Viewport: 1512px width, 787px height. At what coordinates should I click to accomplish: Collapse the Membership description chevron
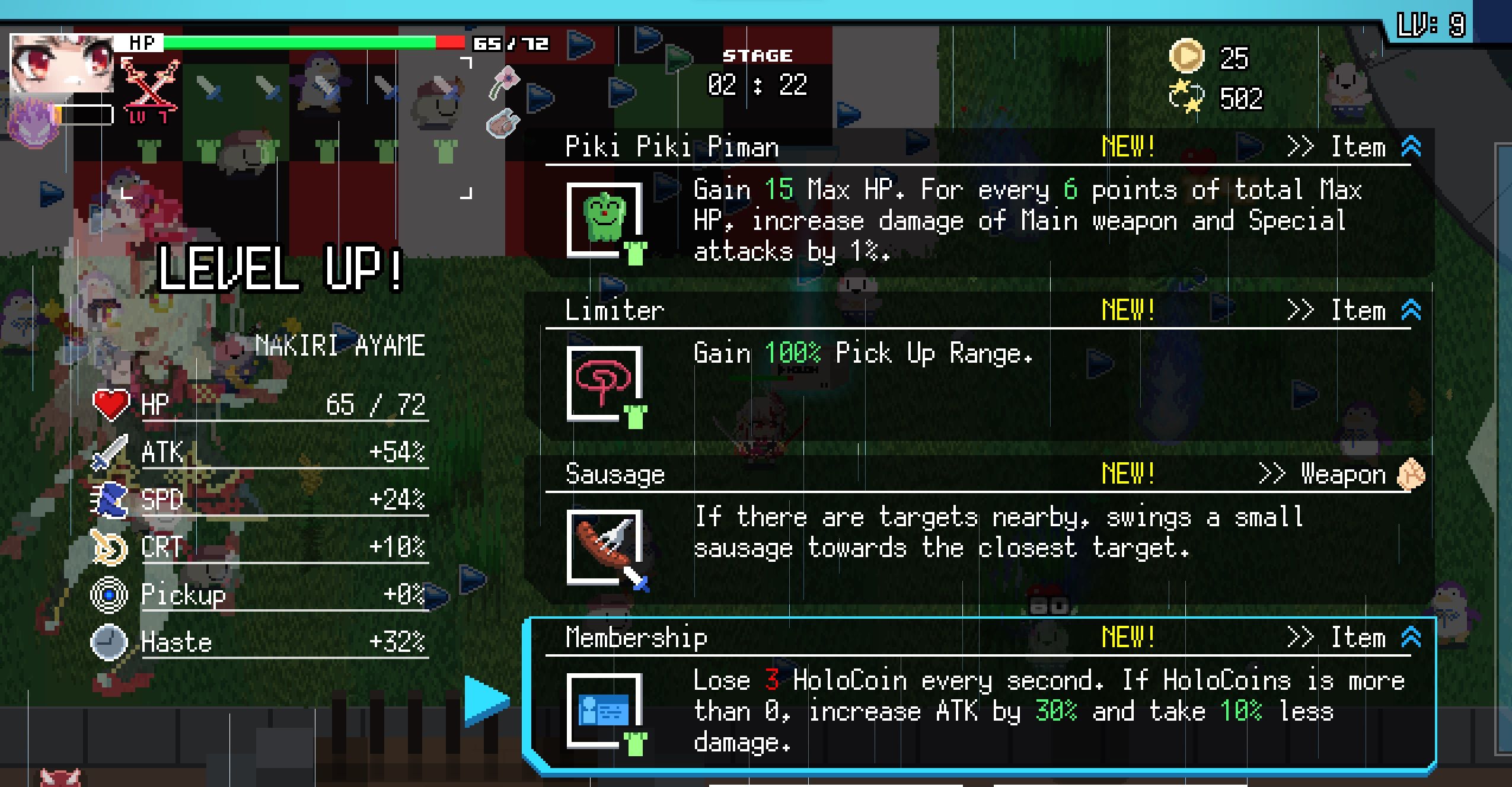(x=1412, y=638)
